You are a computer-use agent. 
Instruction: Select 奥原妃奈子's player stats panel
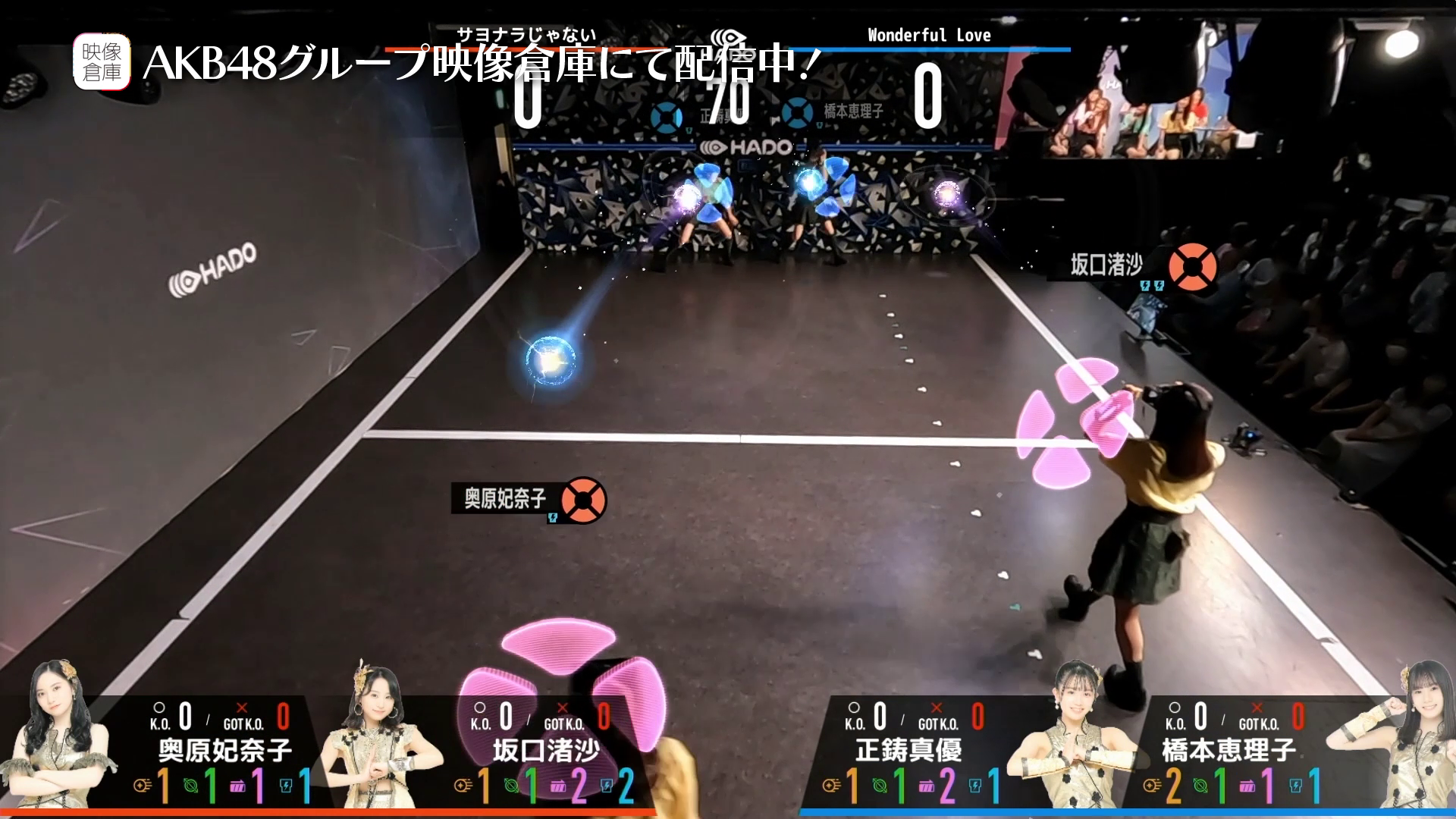[x=224, y=751]
